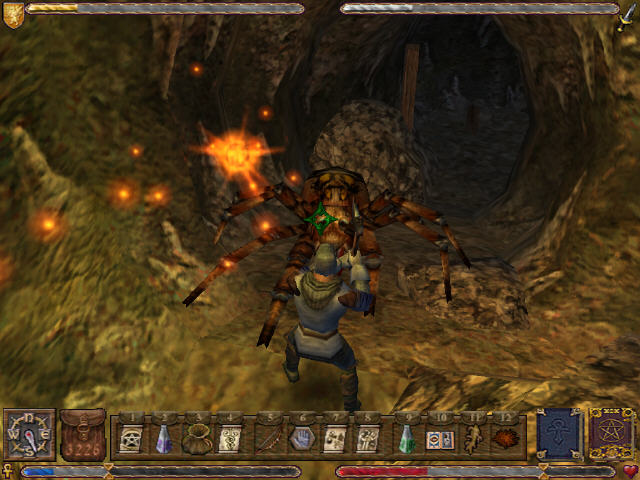Open the leather backpack inventory
This screenshot has height=480, width=640.
82,434
